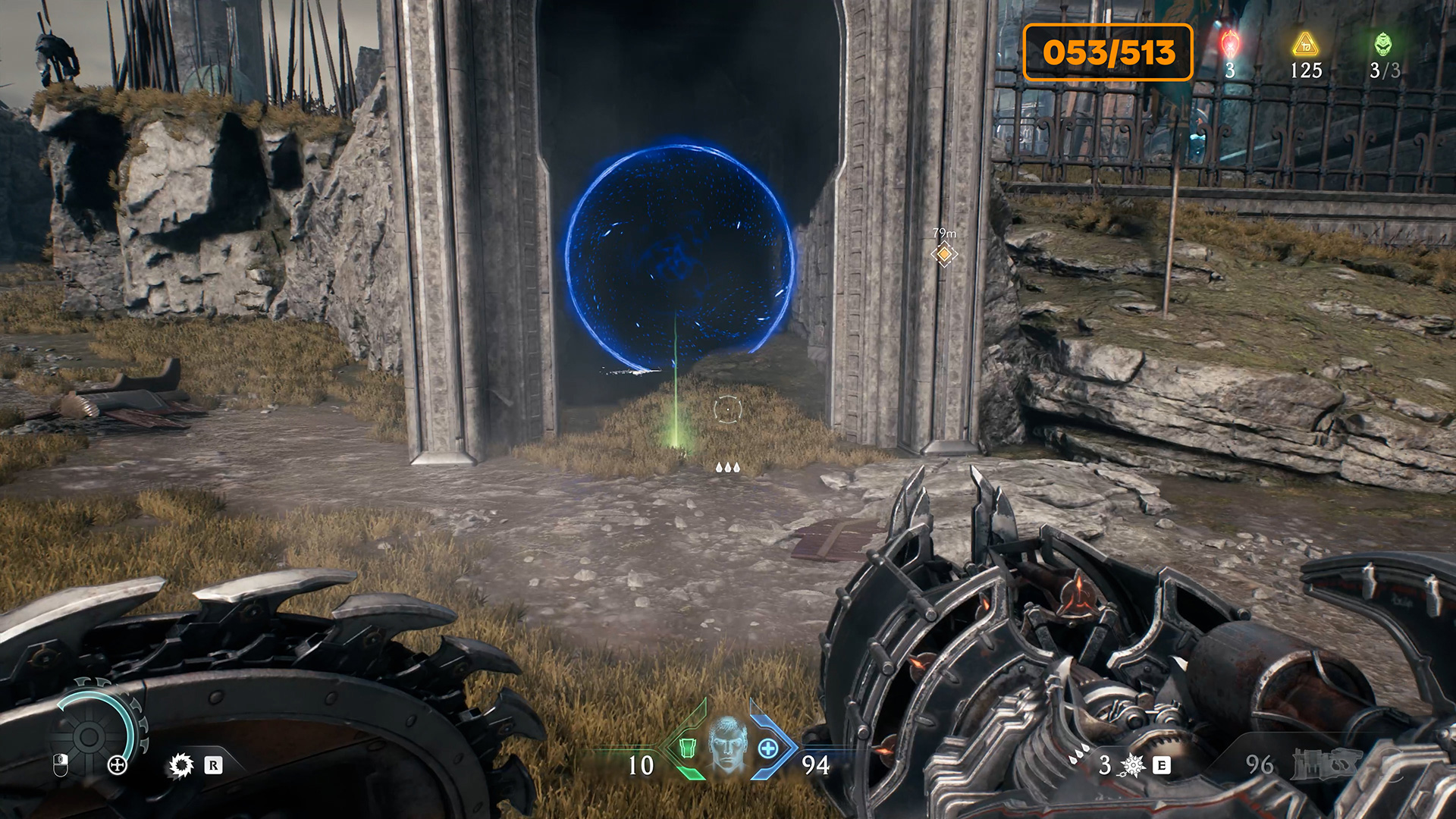The width and height of the screenshot is (1456, 819).
Task: Click the circular shield charge gauge
Action: tap(89, 735)
